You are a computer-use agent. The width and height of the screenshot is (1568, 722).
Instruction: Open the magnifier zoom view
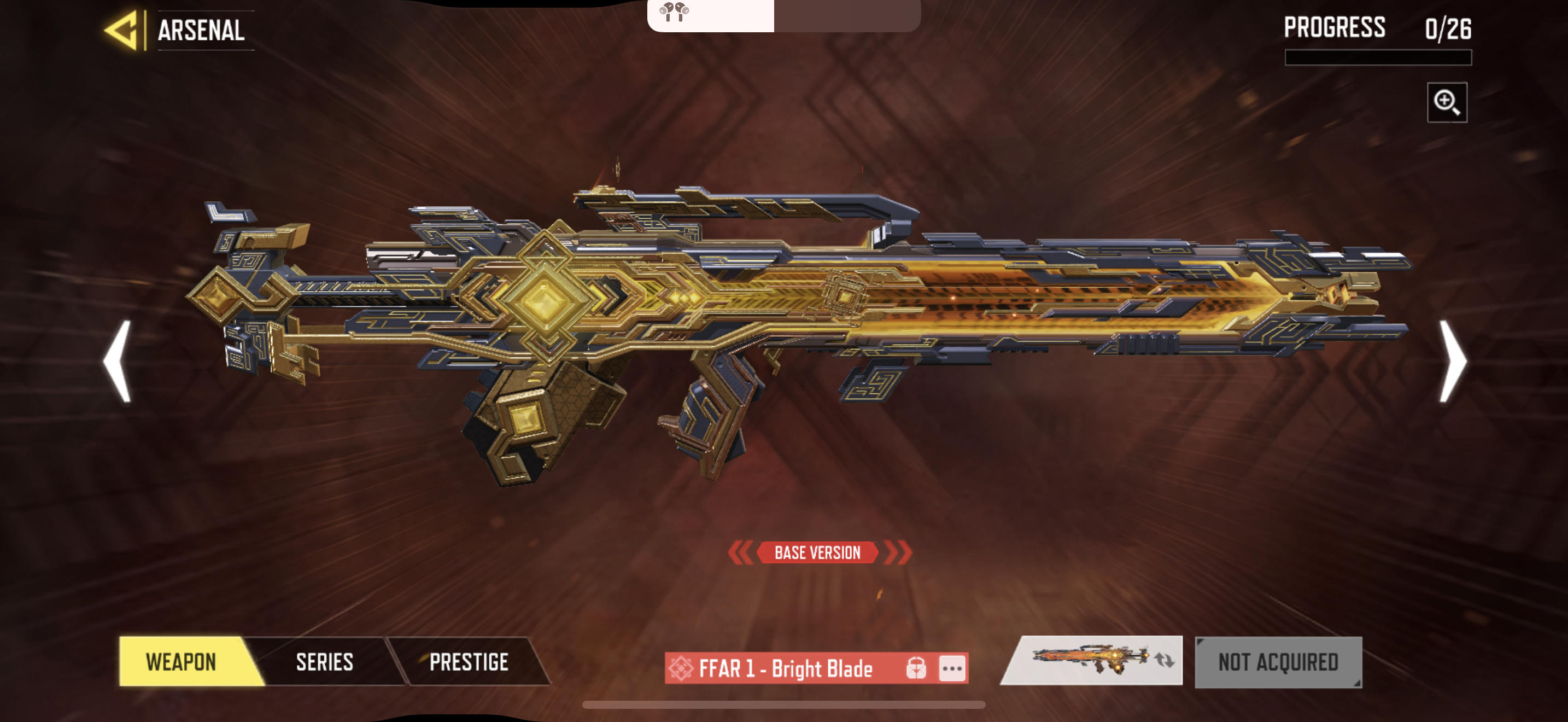[1446, 102]
